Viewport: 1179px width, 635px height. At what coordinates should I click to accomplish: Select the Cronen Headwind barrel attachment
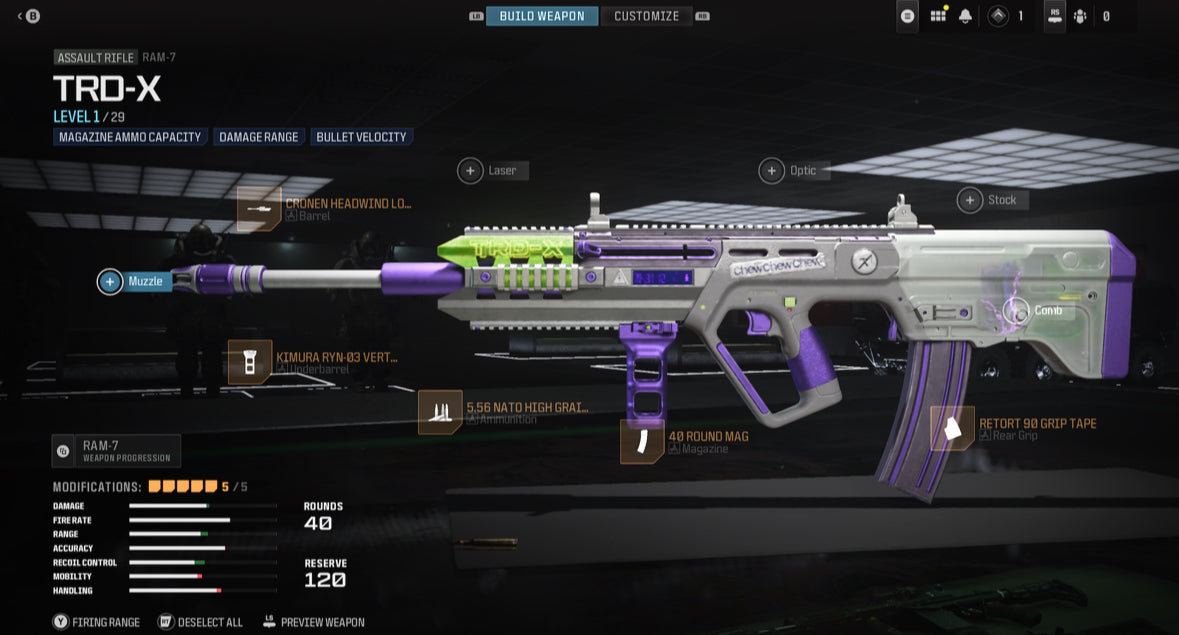click(x=259, y=209)
